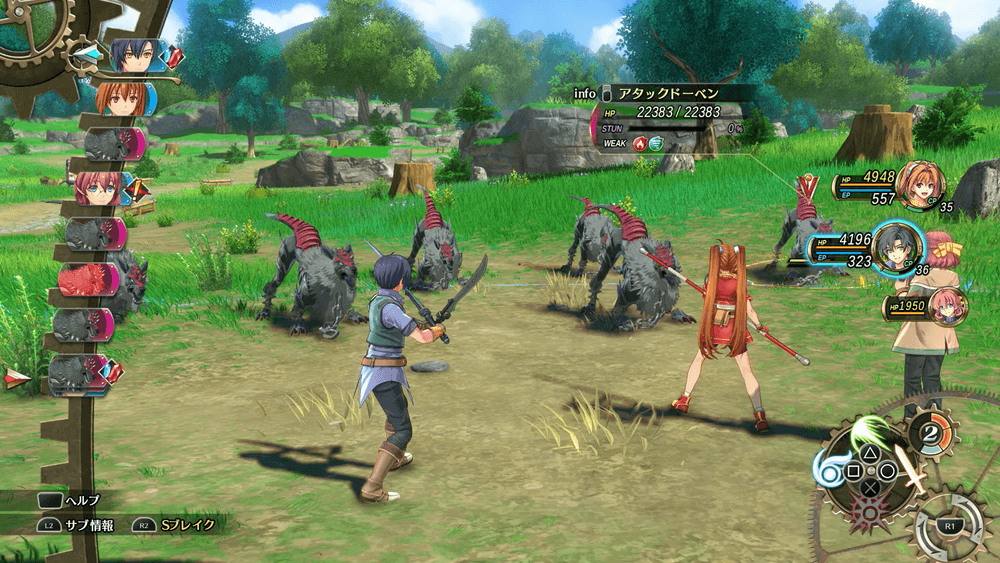Click the red-highlighted wolf turn order slot
Screen dimensions: 1000x563
[x=90, y=278]
